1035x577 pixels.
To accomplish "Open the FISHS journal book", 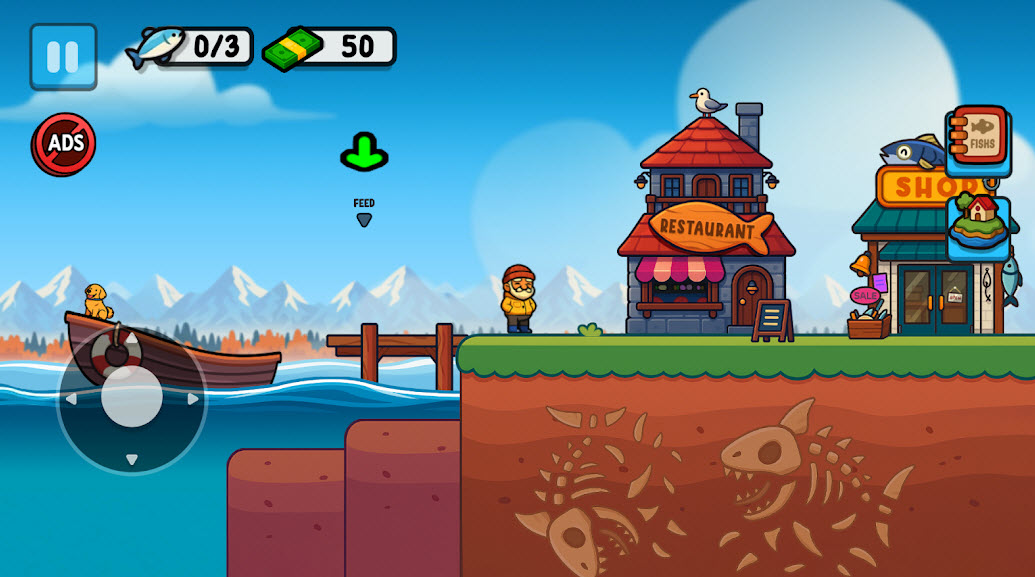I will coord(978,141).
